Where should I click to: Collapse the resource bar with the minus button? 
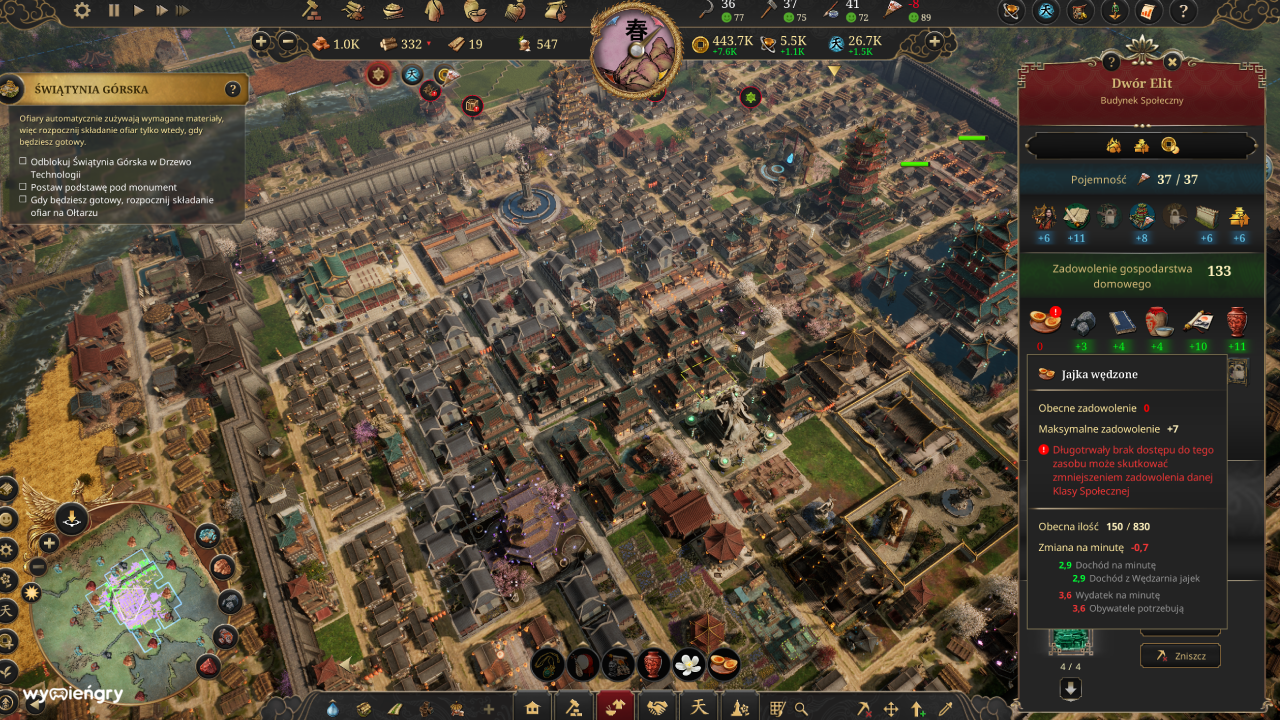(x=289, y=43)
